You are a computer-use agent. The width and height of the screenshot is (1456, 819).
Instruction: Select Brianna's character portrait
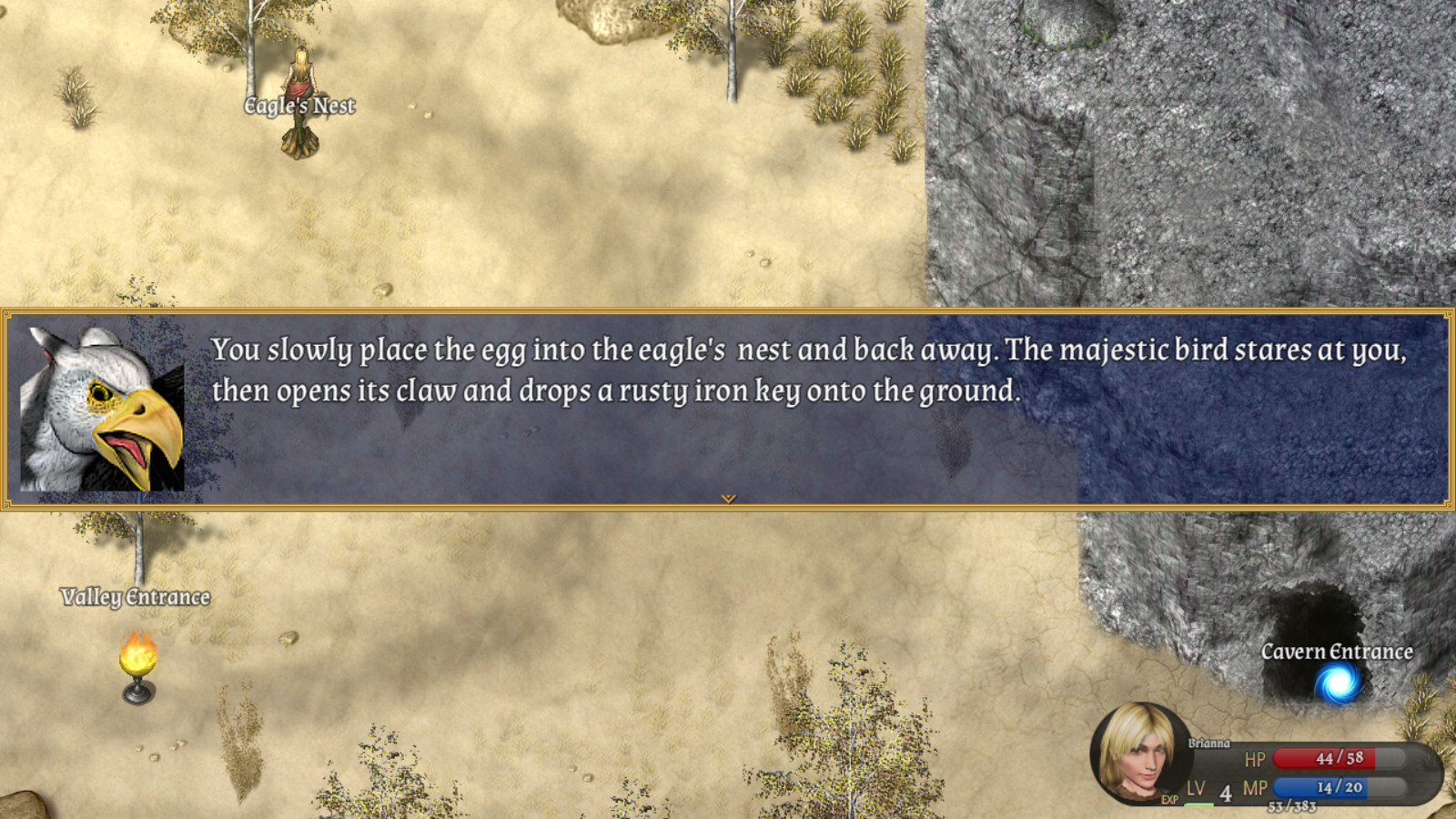pyautogui.click(x=1137, y=753)
